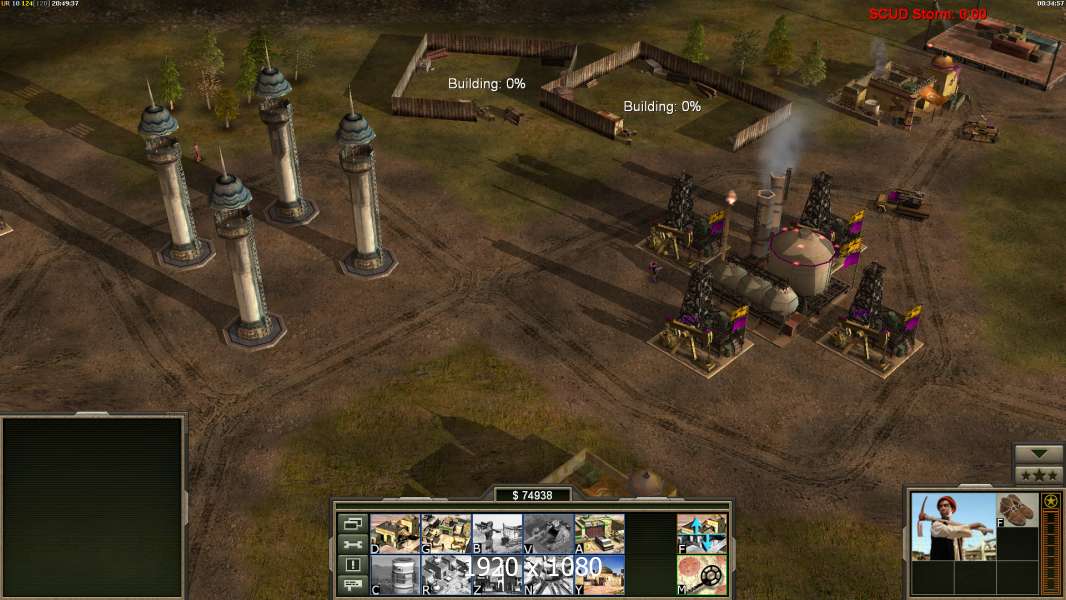1066x600 pixels.
Task: Click the worker shoes upgrade icon
Action: pos(1018,510)
